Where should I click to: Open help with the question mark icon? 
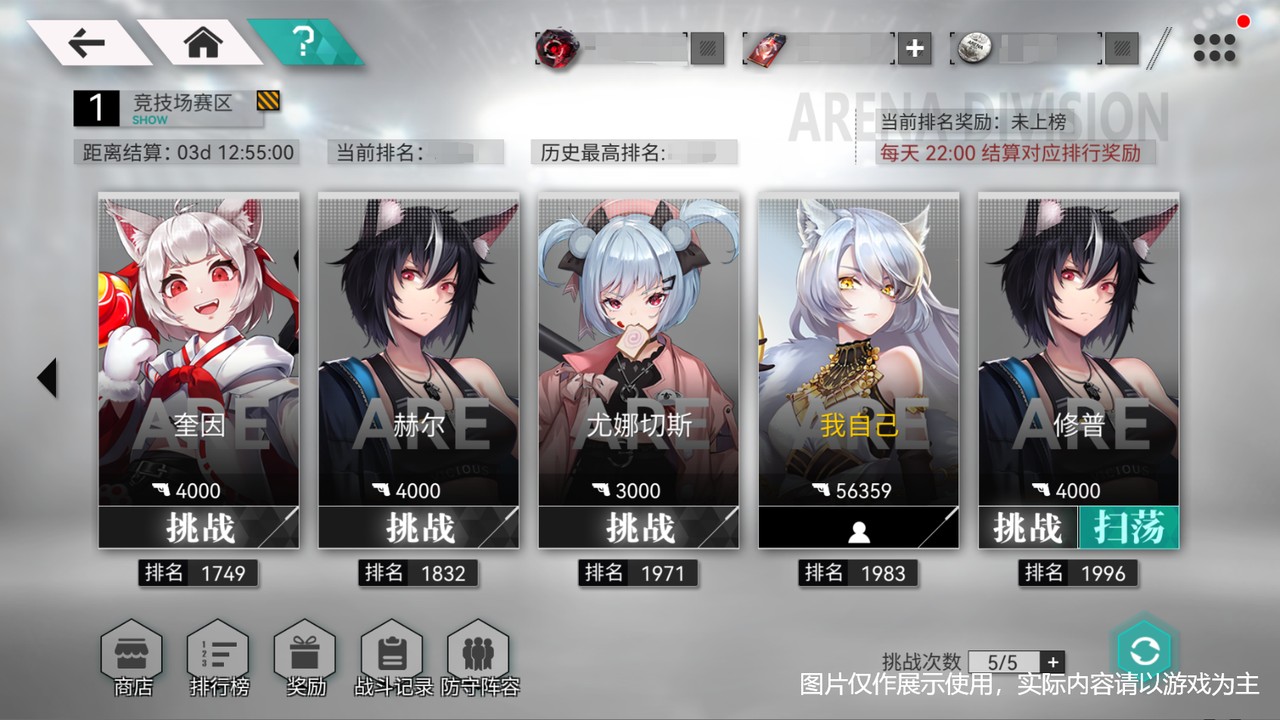point(303,43)
